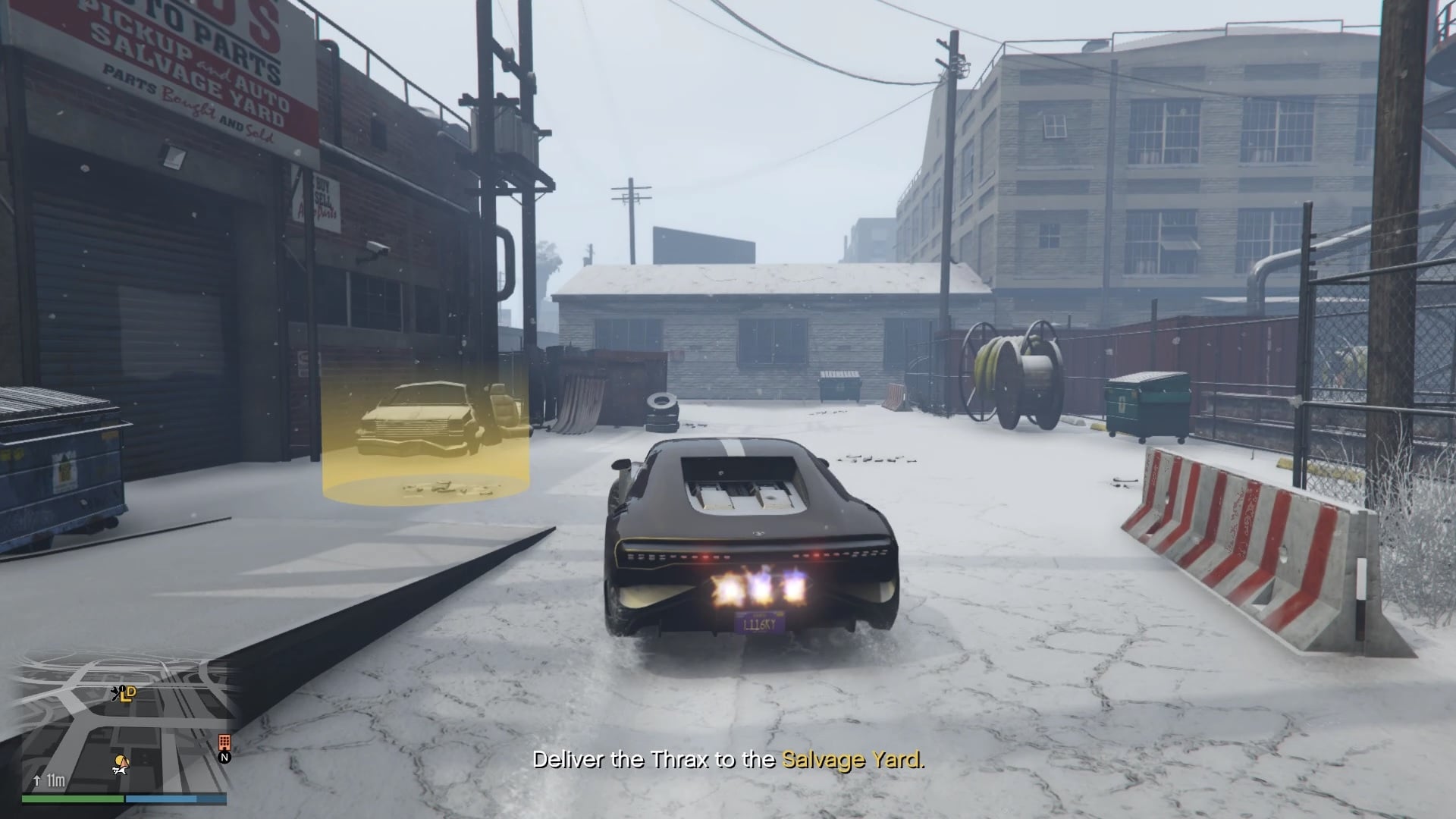Image resolution: width=1456 pixels, height=819 pixels.
Task: Click the up-arrow elevation indicator near 11m
Action: point(37,780)
